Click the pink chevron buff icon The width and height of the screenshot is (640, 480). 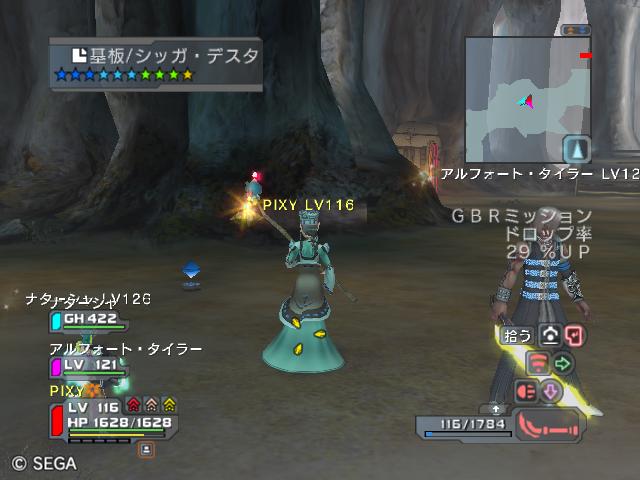coord(151,406)
